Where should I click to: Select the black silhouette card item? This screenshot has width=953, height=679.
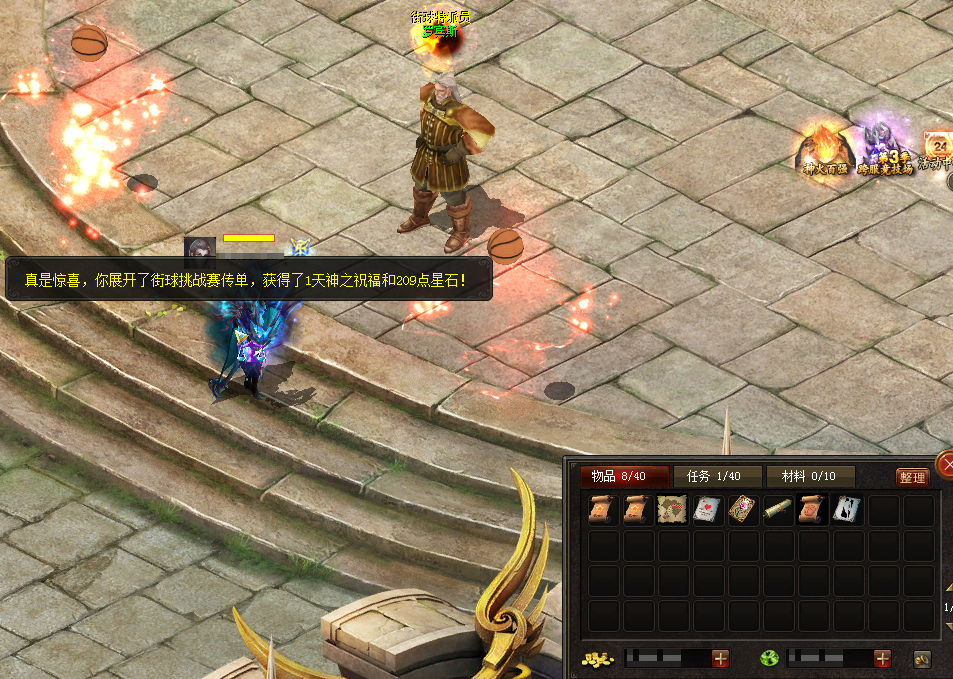tap(846, 511)
